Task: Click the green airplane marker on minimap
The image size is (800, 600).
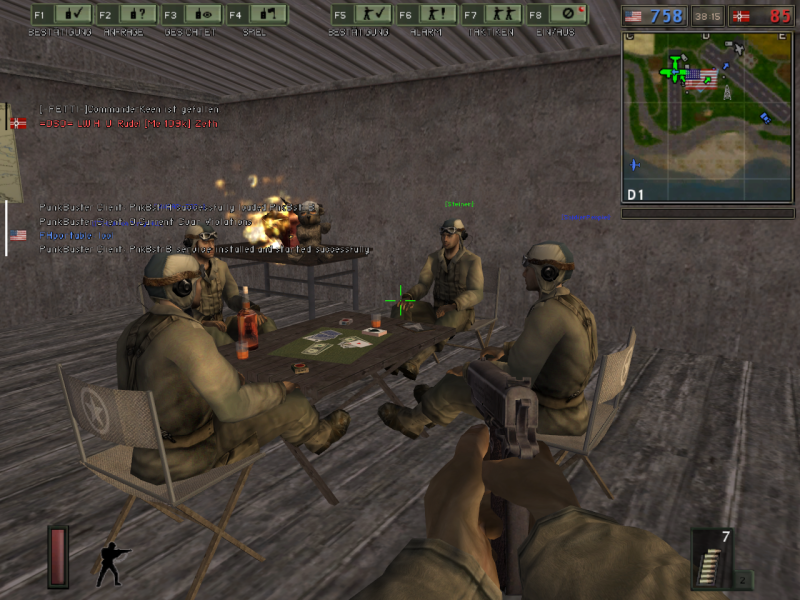Action: [674, 70]
